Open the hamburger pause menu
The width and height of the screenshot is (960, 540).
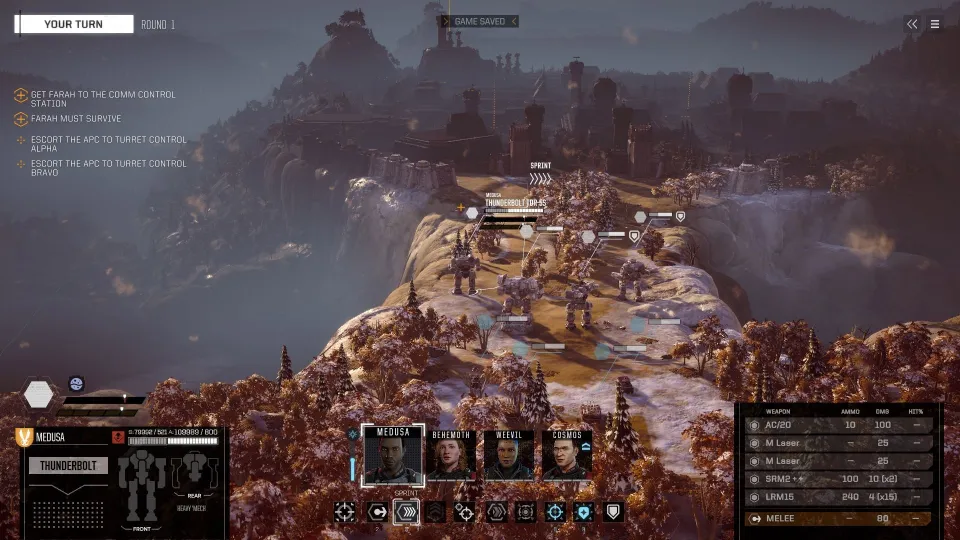pos(935,24)
